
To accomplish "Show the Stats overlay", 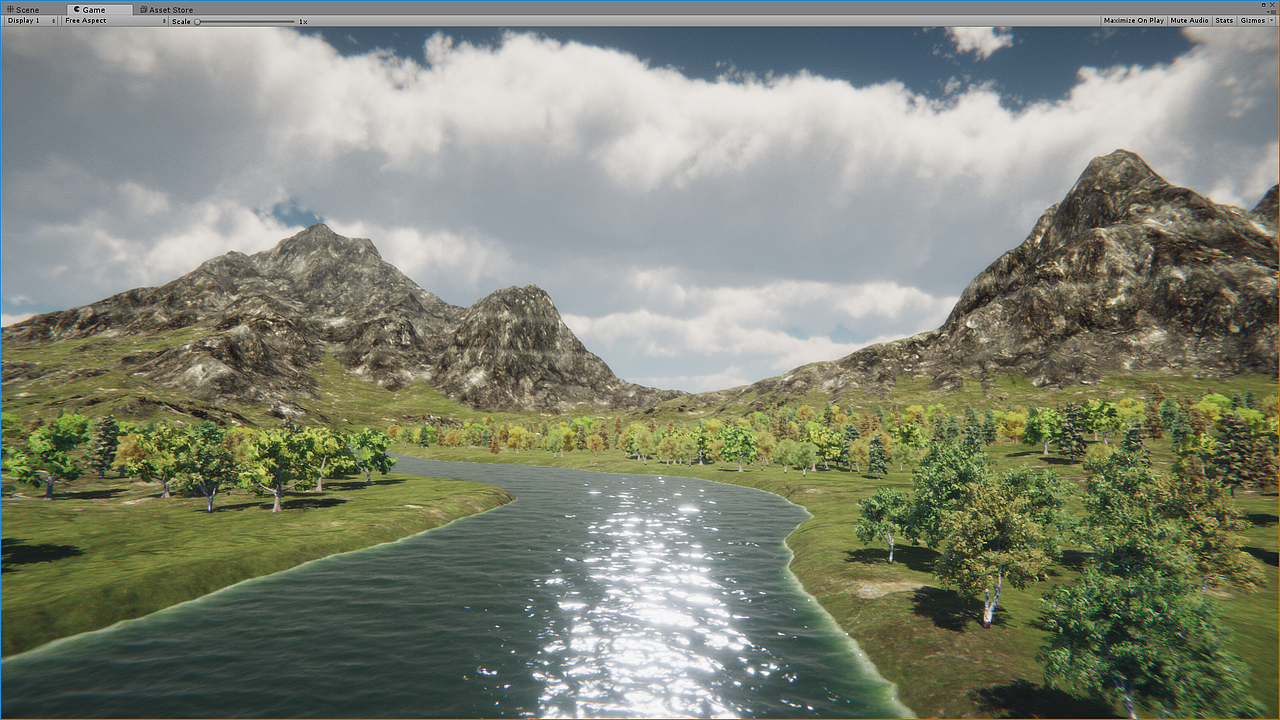I will [x=1224, y=20].
